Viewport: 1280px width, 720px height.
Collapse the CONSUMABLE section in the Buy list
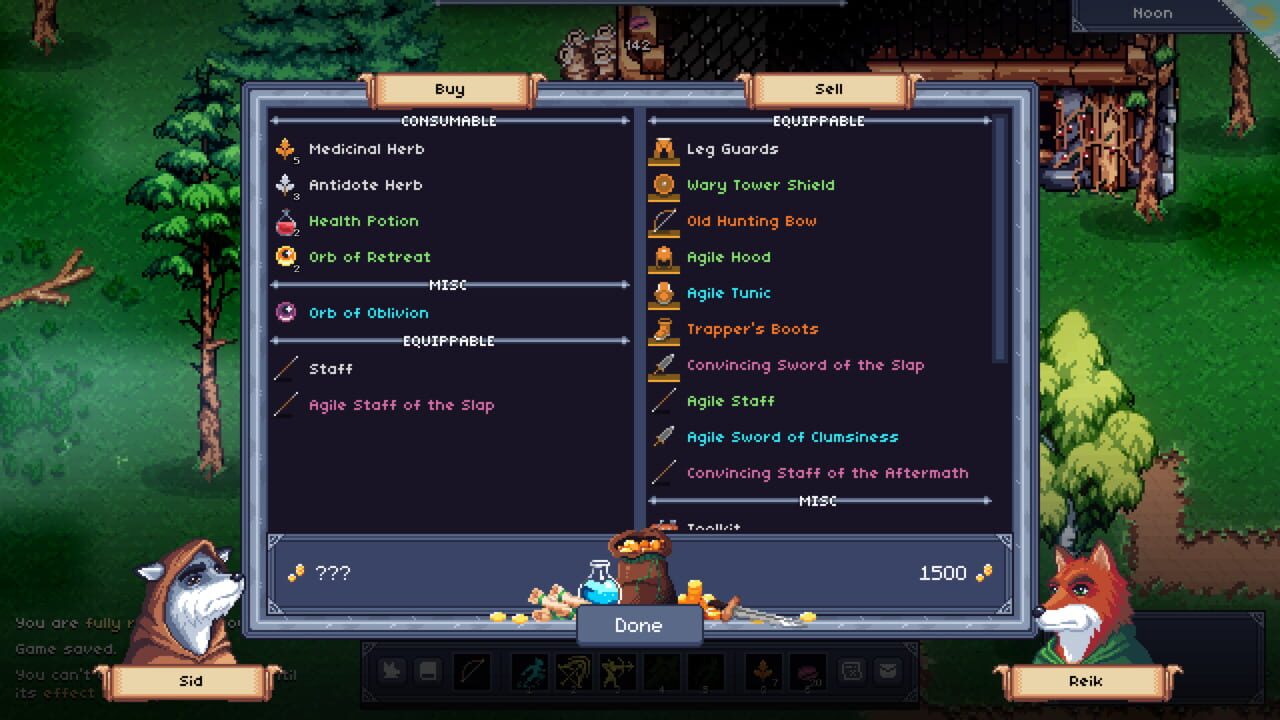pyautogui.click(x=449, y=120)
